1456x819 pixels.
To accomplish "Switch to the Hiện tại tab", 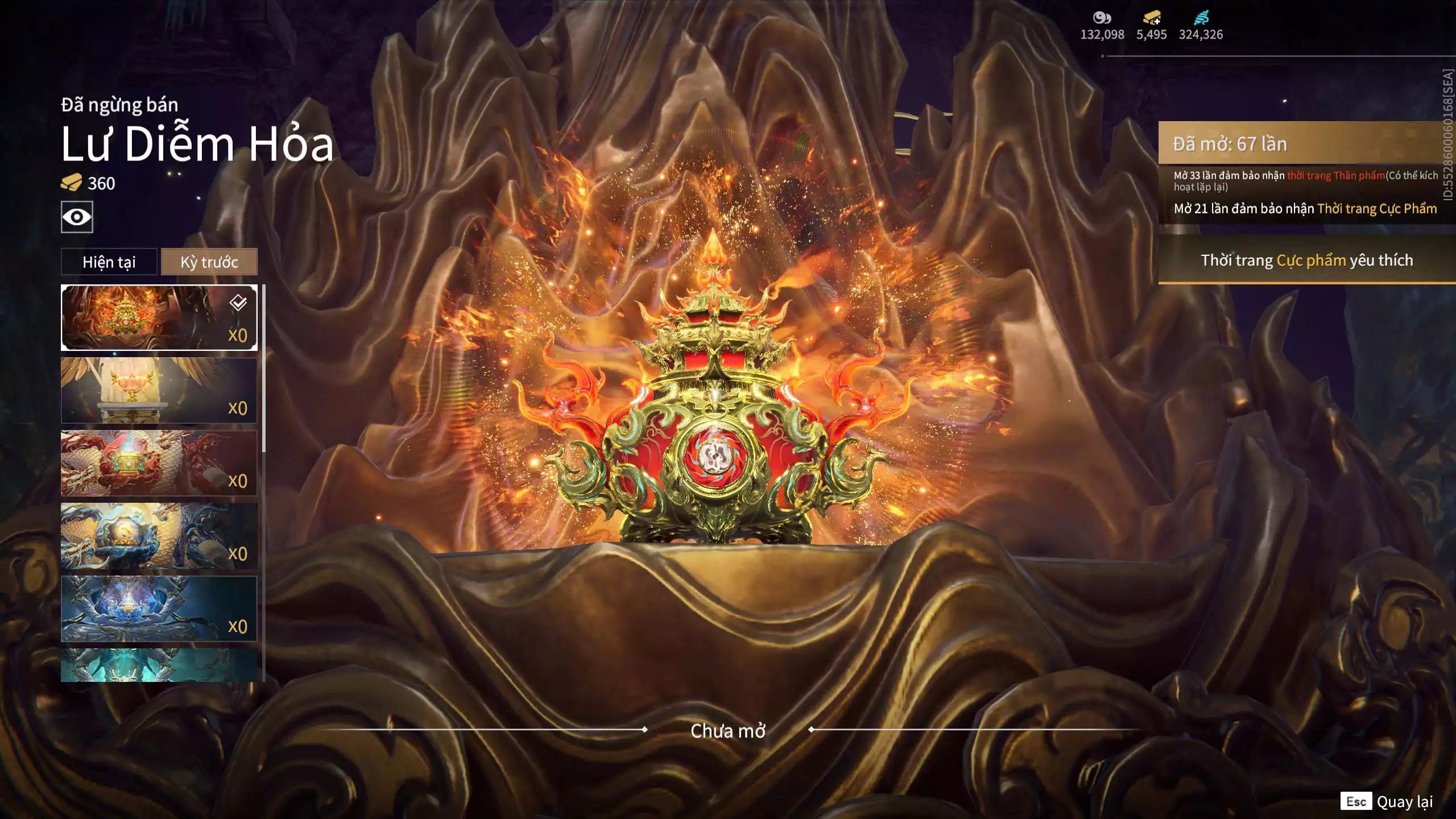I will coord(109,262).
